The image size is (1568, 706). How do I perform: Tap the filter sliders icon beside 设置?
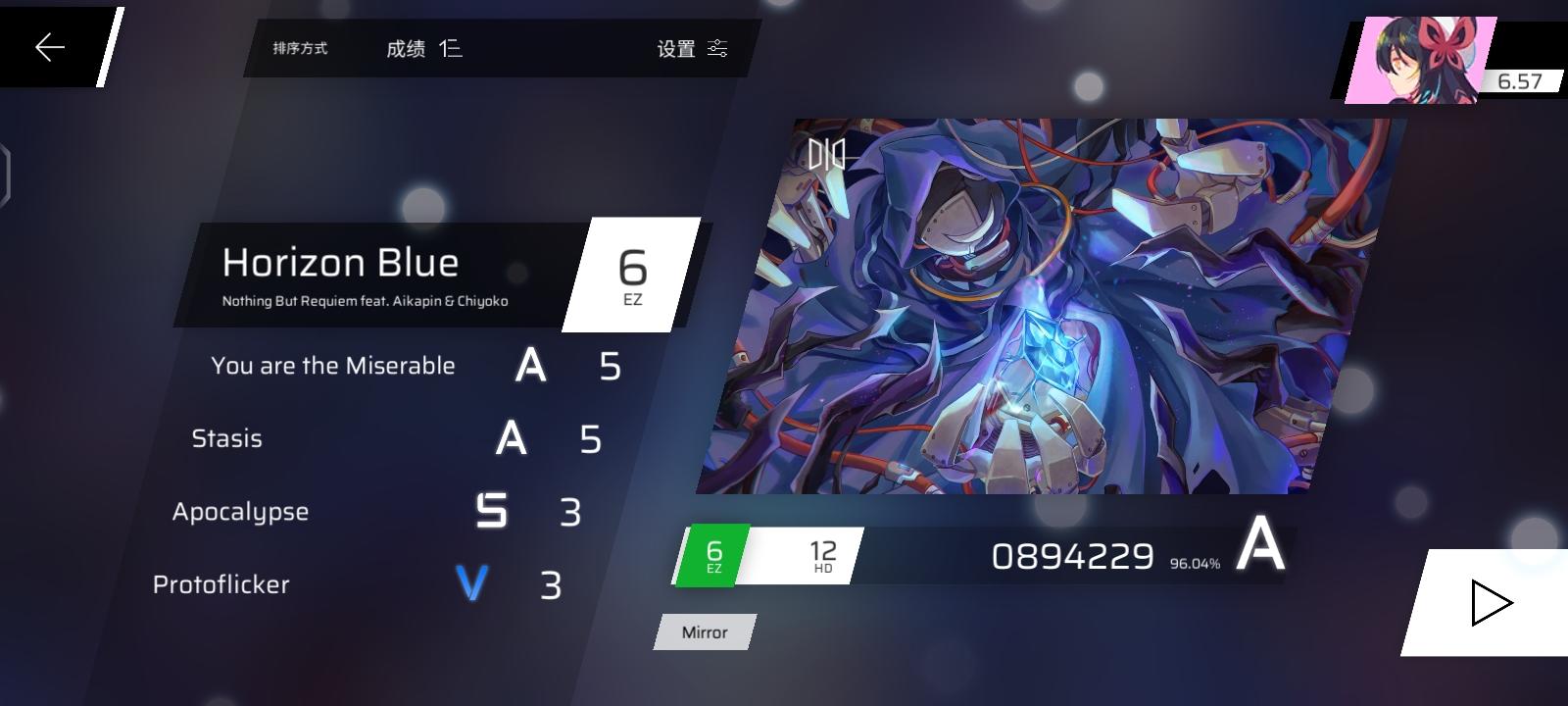click(x=717, y=48)
